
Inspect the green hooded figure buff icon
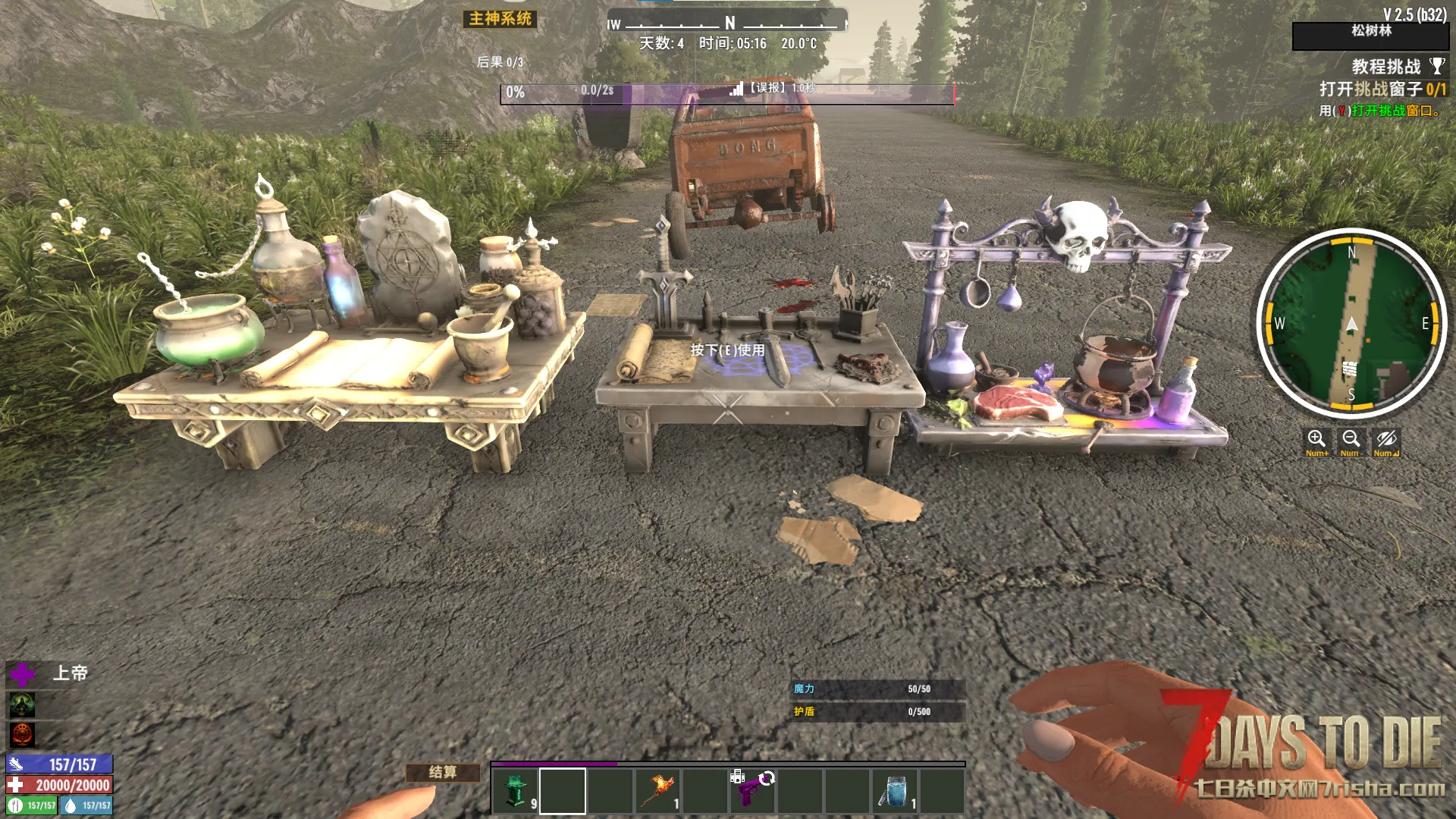22,704
